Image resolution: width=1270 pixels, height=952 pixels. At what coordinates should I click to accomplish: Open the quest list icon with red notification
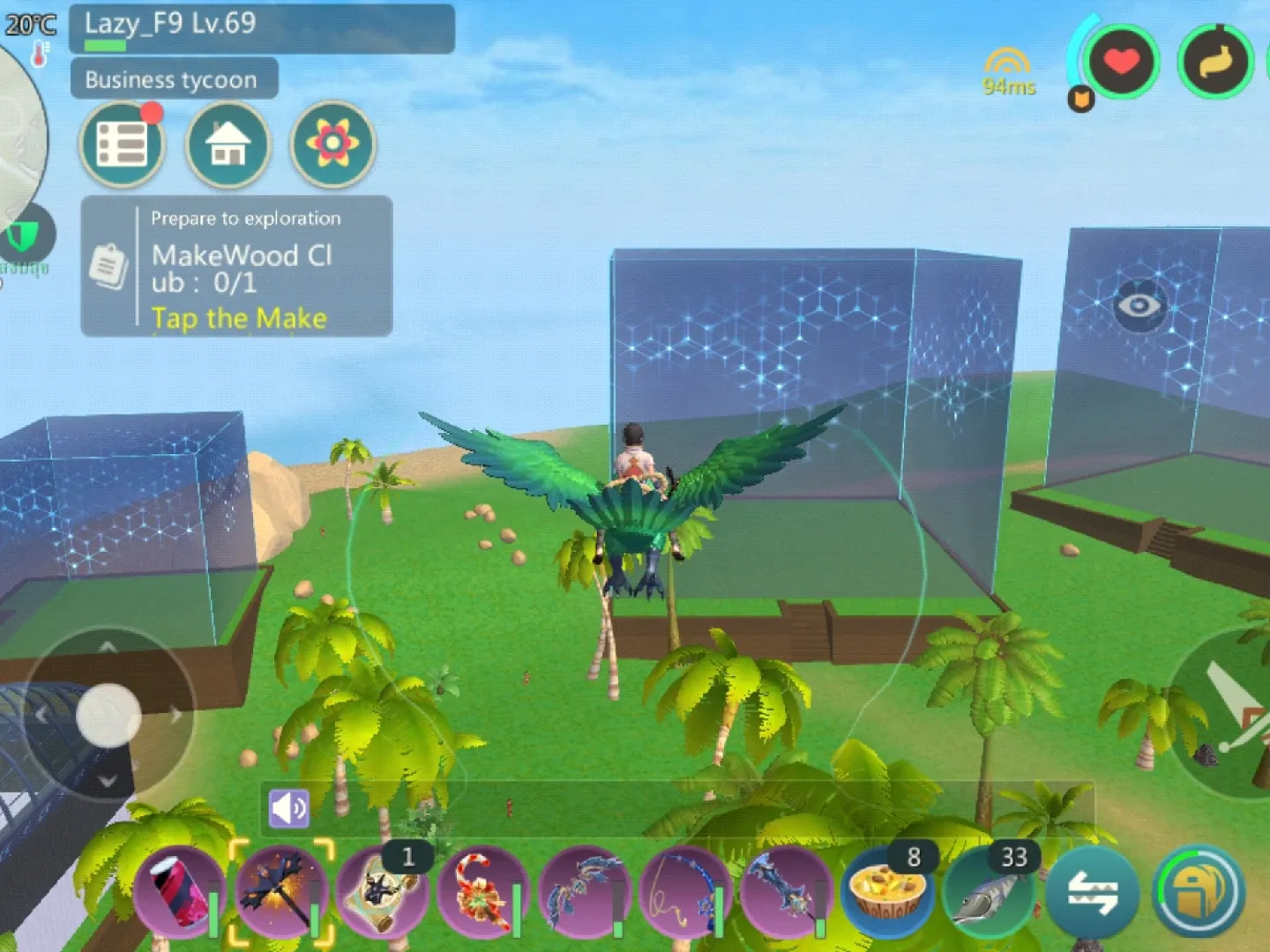coord(123,144)
